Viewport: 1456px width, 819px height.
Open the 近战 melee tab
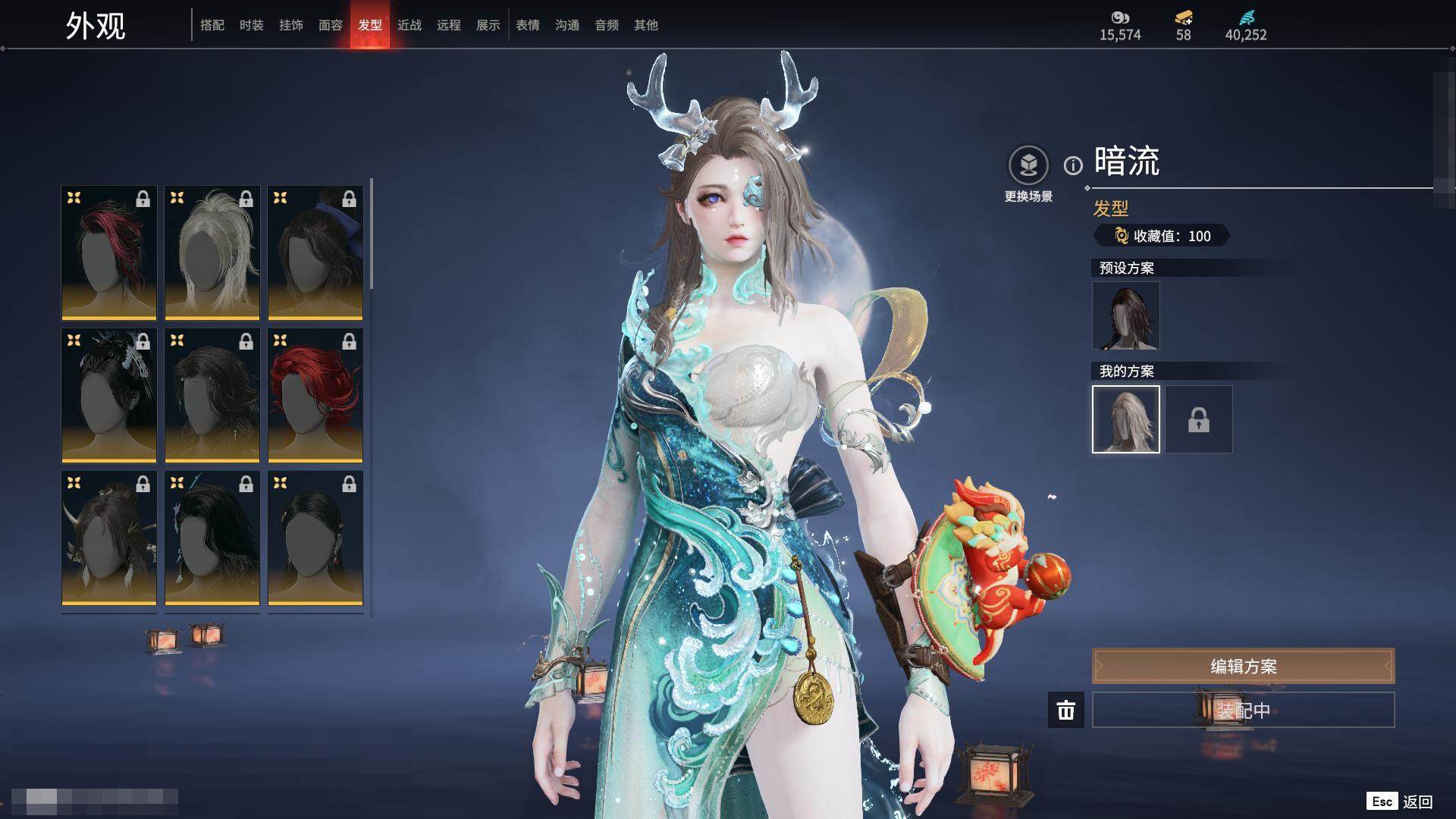409,25
